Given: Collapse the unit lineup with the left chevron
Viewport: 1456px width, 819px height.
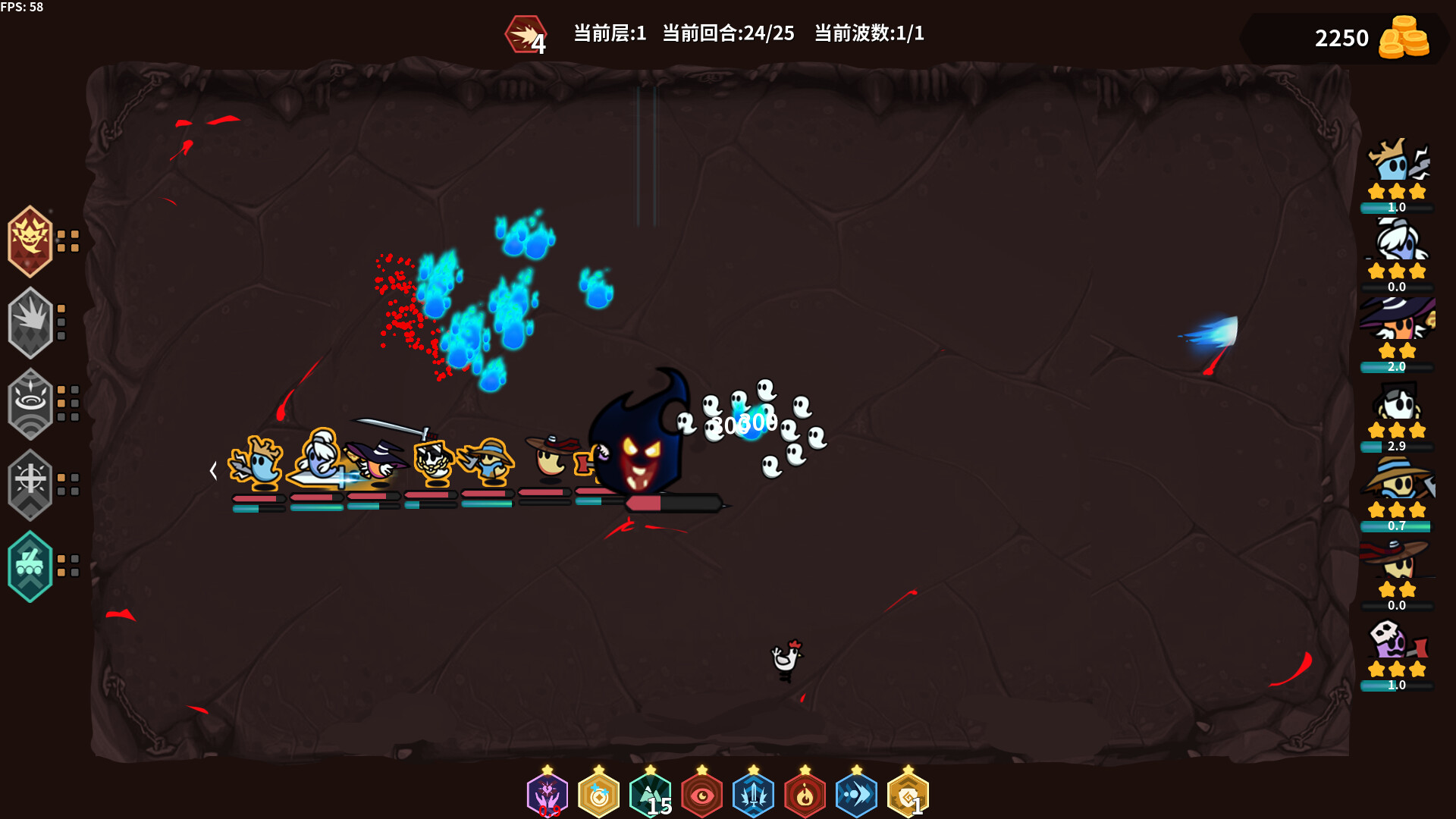Looking at the screenshot, I should (x=213, y=470).
